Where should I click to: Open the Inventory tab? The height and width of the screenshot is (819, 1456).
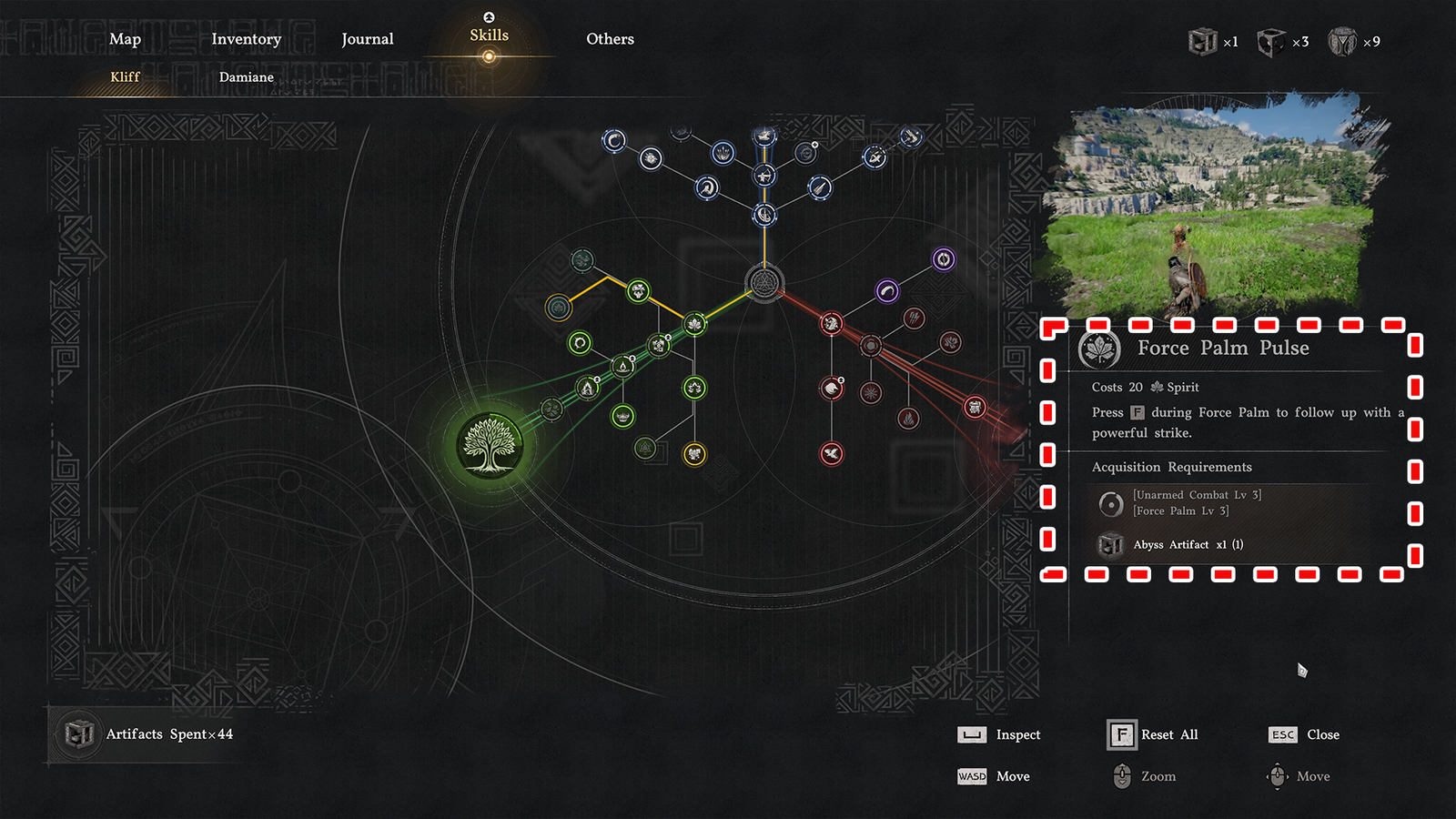[x=246, y=39]
